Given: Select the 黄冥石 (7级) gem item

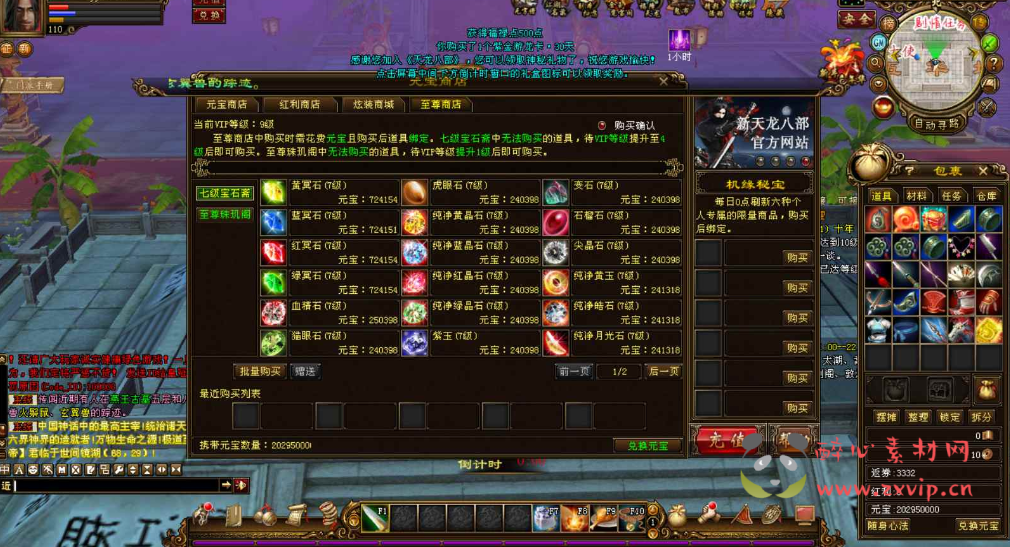Looking at the screenshot, I should coord(273,192).
